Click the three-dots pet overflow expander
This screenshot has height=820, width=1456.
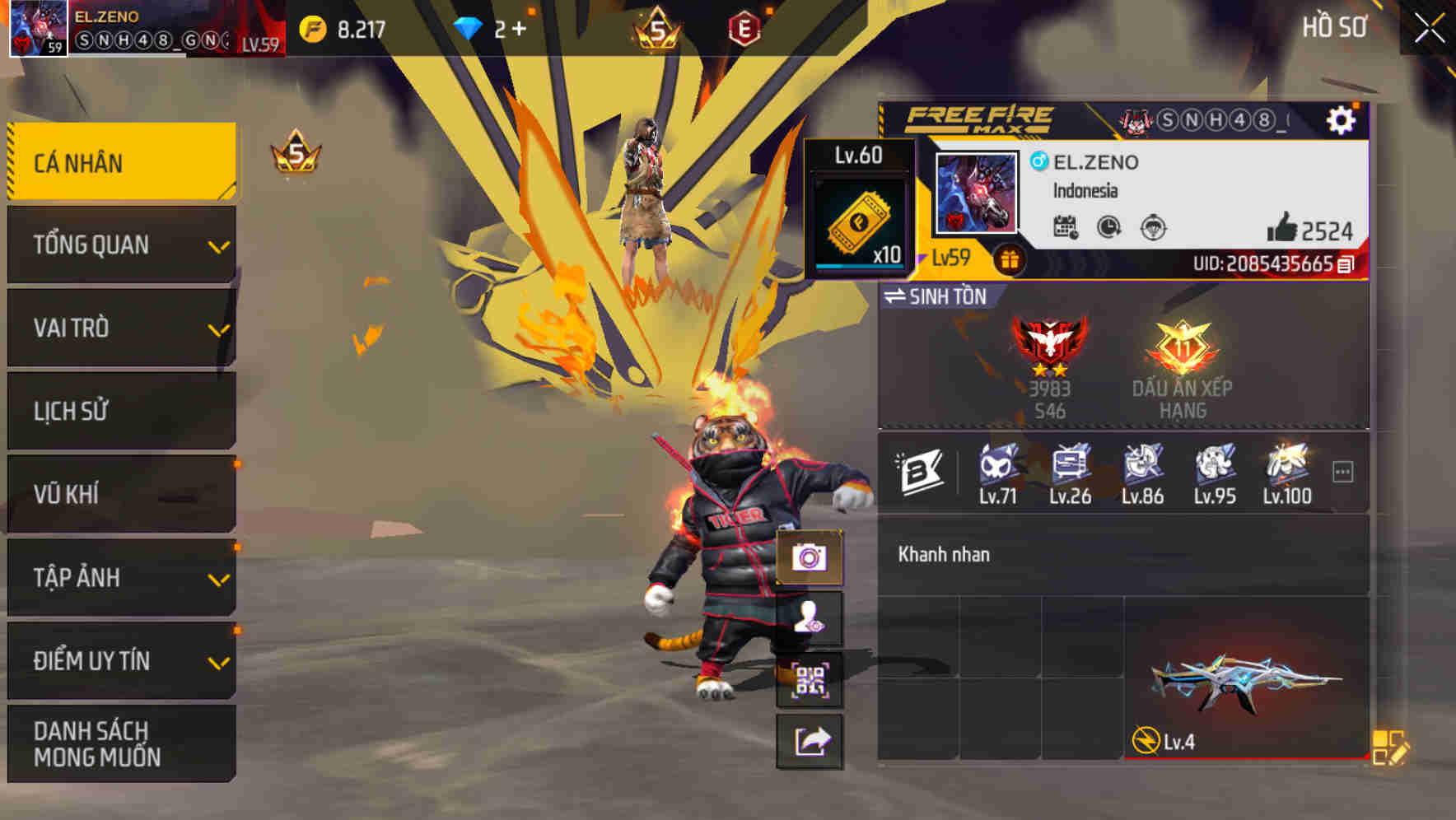click(x=1342, y=471)
